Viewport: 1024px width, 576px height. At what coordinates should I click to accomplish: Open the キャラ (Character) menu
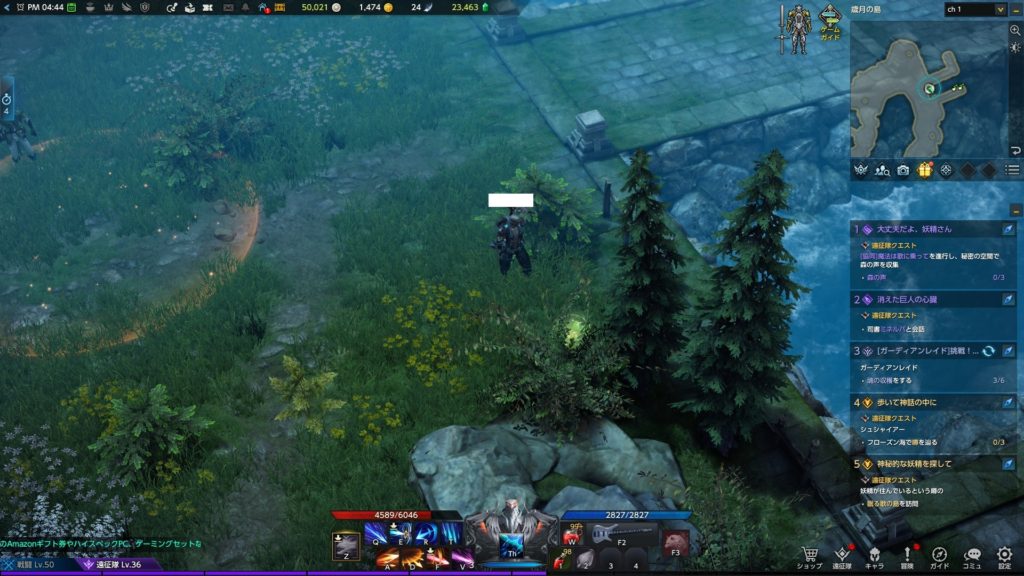click(874, 555)
